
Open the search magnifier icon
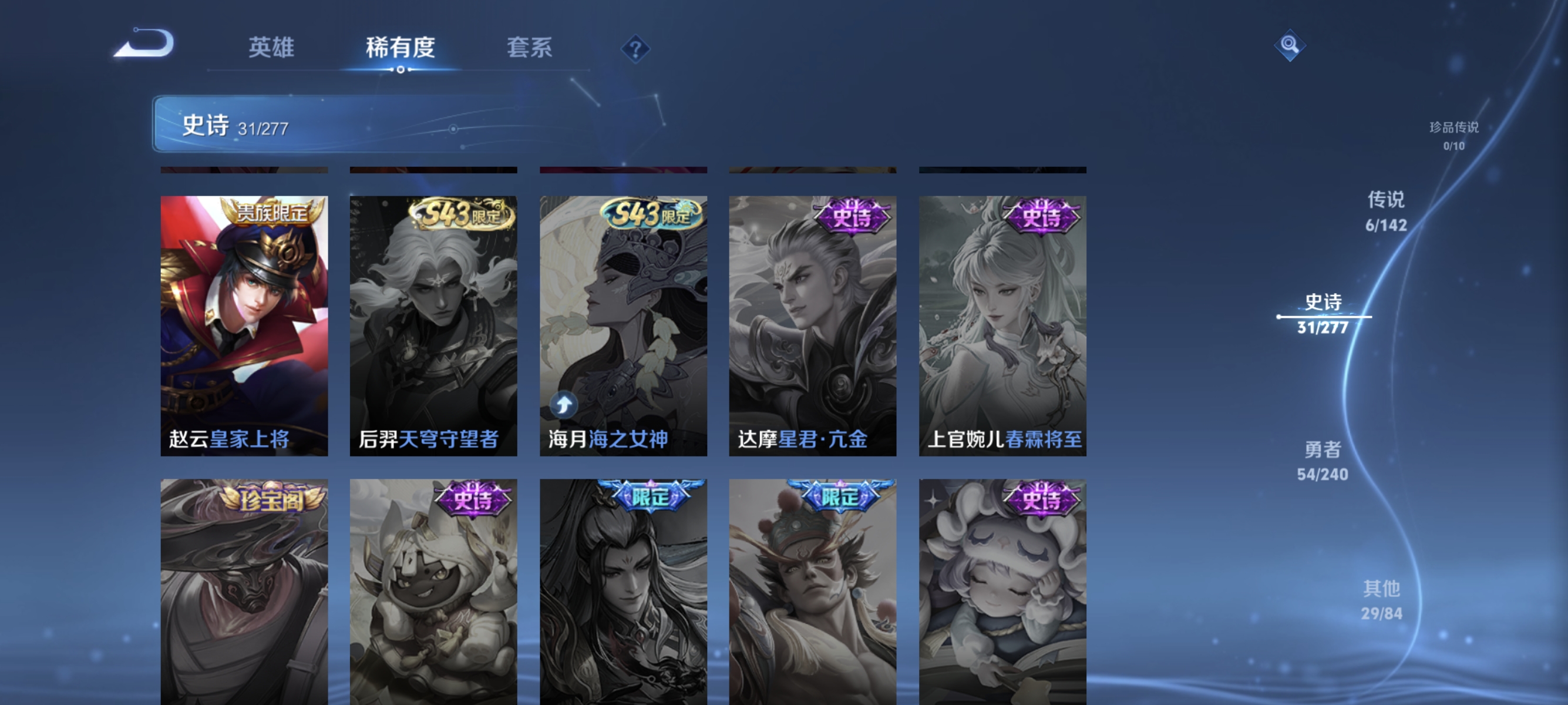point(1290,45)
